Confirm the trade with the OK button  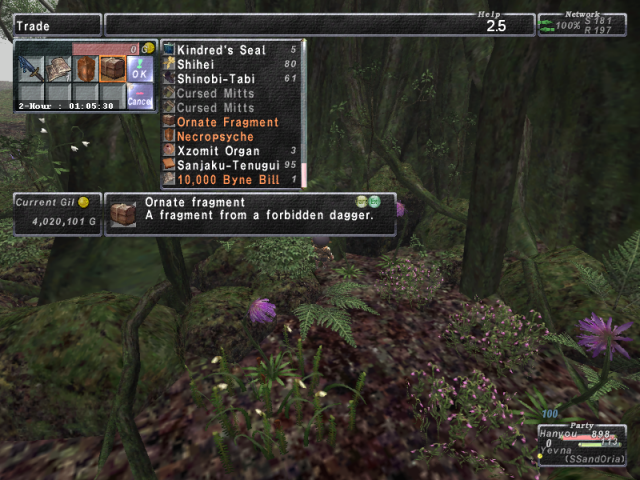(x=139, y=70)
